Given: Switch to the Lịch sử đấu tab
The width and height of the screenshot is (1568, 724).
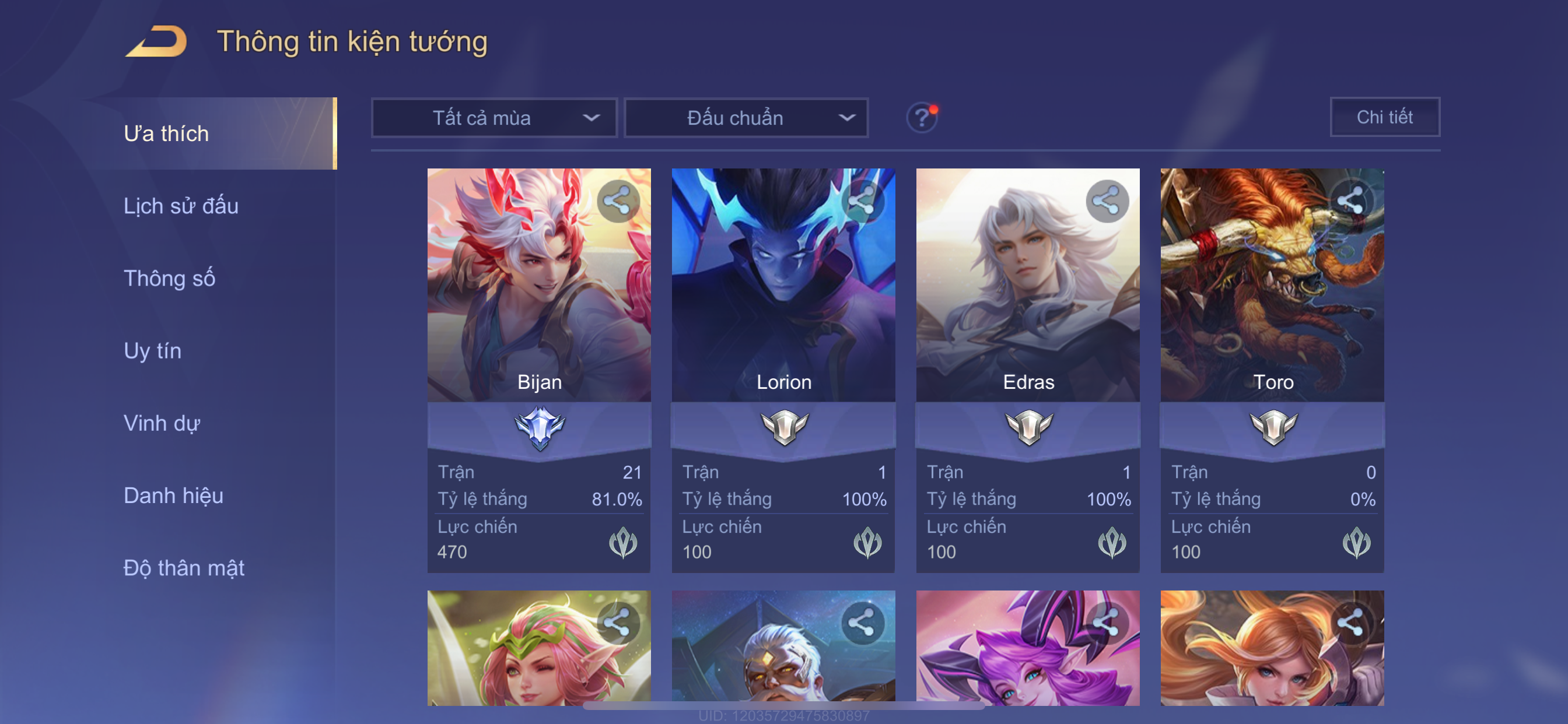Looking at the screenshot, I should pyautogui.click(x=181, y=206).
